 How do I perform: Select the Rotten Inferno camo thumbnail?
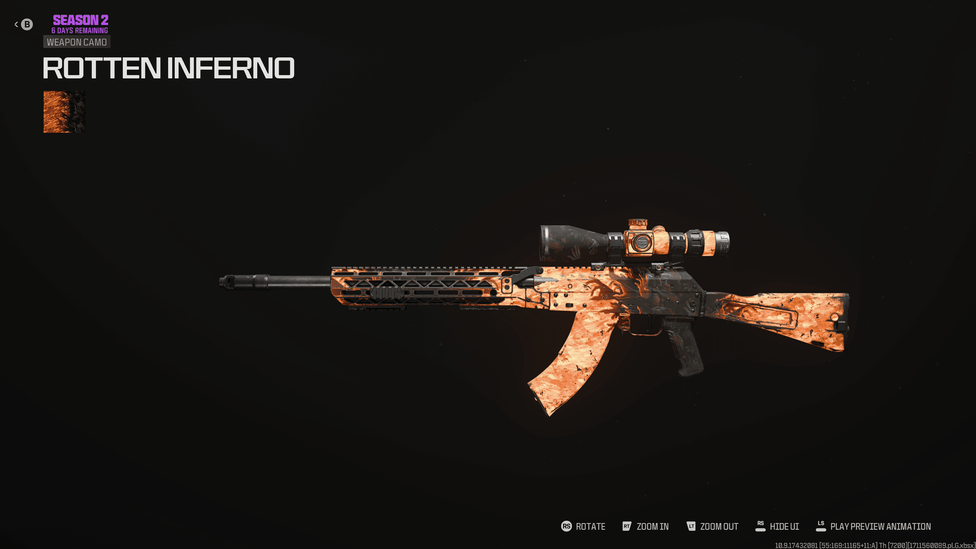(x=64, y=112)
